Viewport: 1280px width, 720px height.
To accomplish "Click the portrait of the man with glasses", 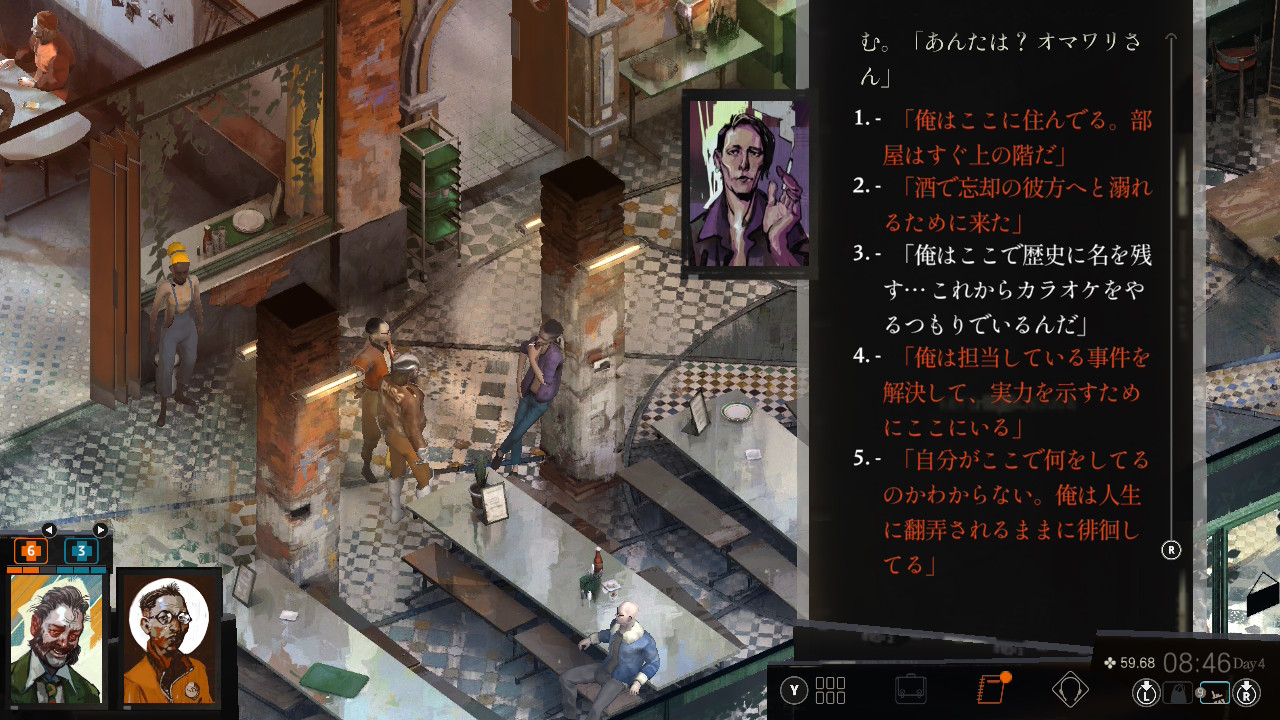I will pyautogui.click(x=169, y=638).
